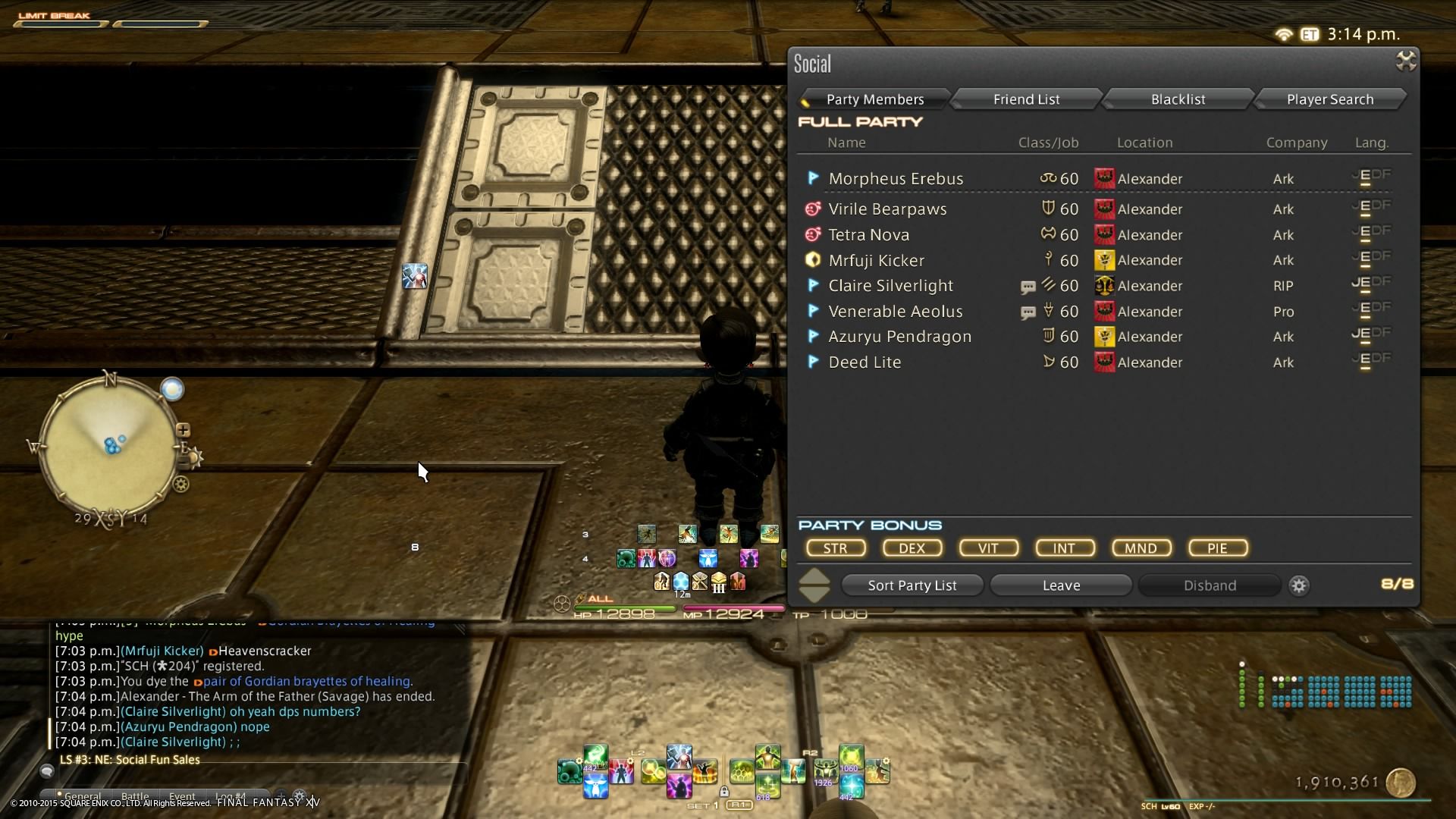
Task: Open the Blacklist tab
Action: 1178,99
